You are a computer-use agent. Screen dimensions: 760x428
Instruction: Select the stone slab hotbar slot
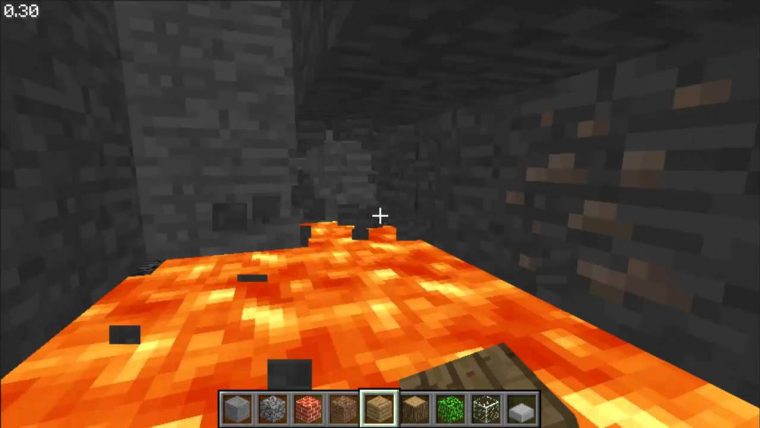(520, 408)
